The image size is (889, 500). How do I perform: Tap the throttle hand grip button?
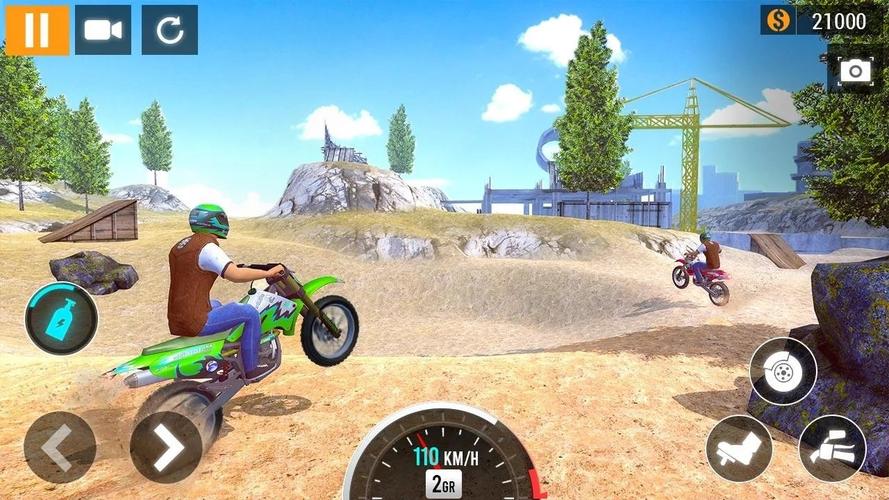click(832, 448)
